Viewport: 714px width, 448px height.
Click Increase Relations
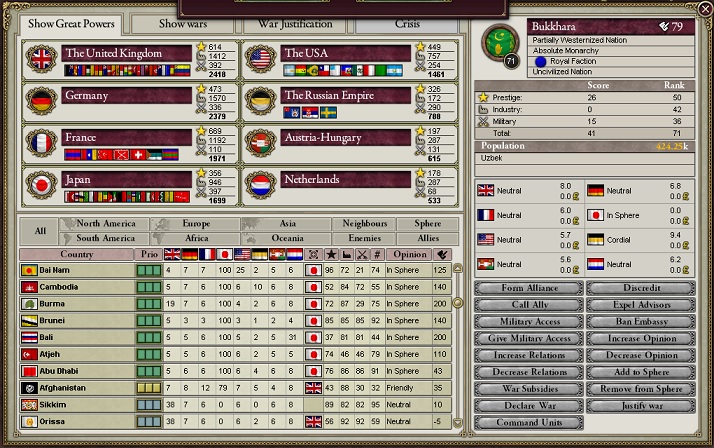528,355
